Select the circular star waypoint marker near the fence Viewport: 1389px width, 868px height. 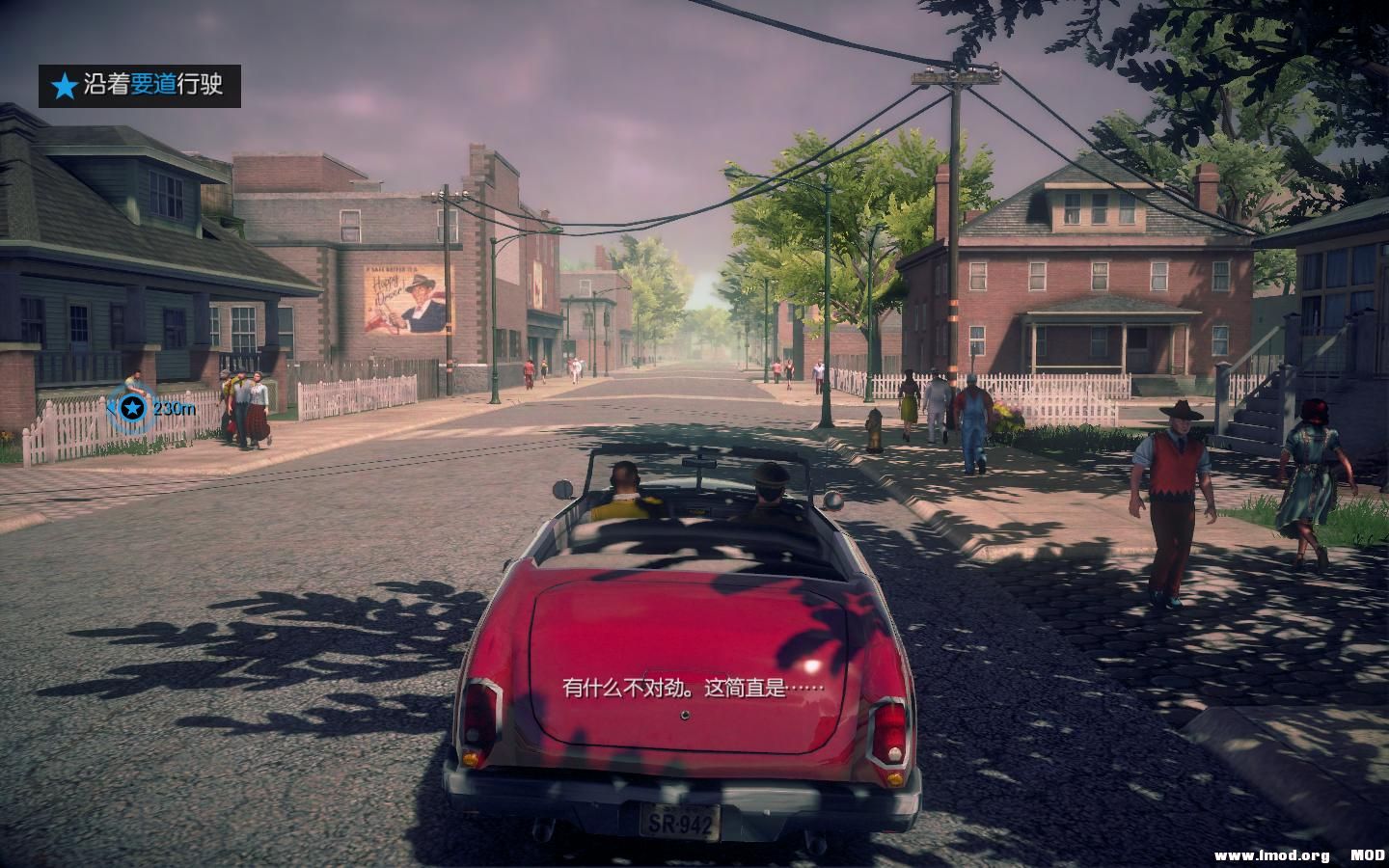click(132, 409)
